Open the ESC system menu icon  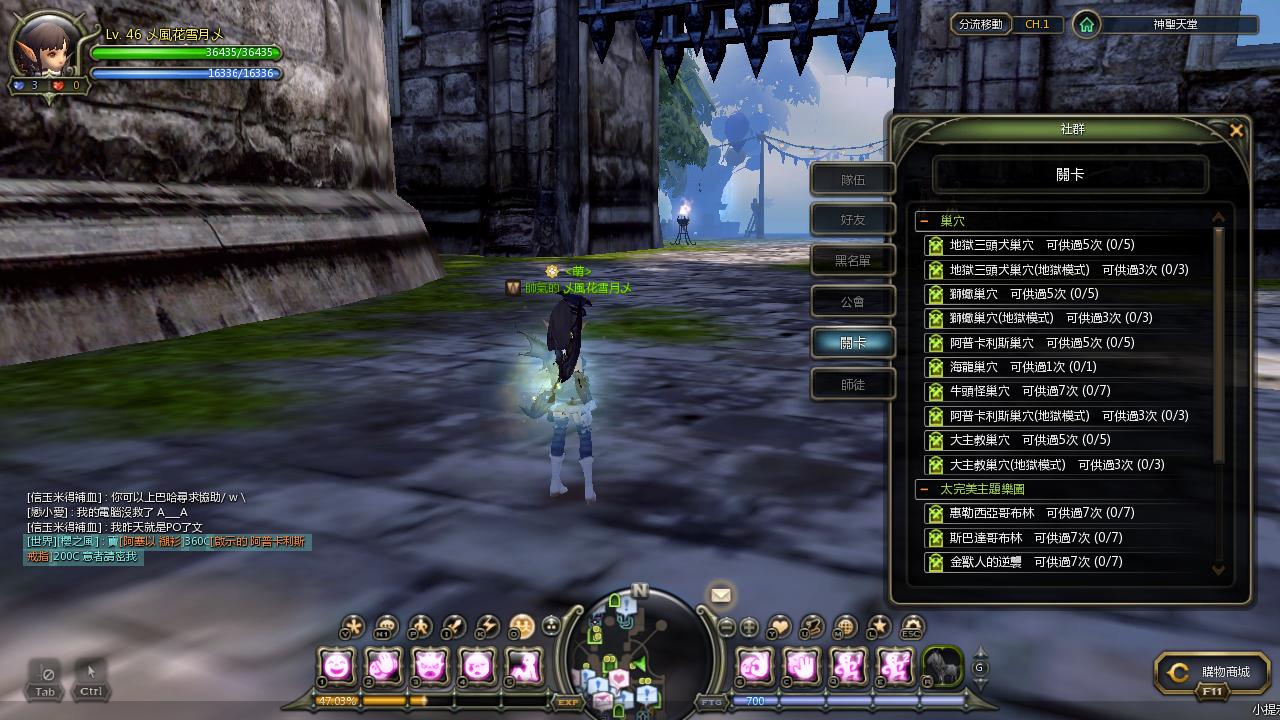(911, 628)
